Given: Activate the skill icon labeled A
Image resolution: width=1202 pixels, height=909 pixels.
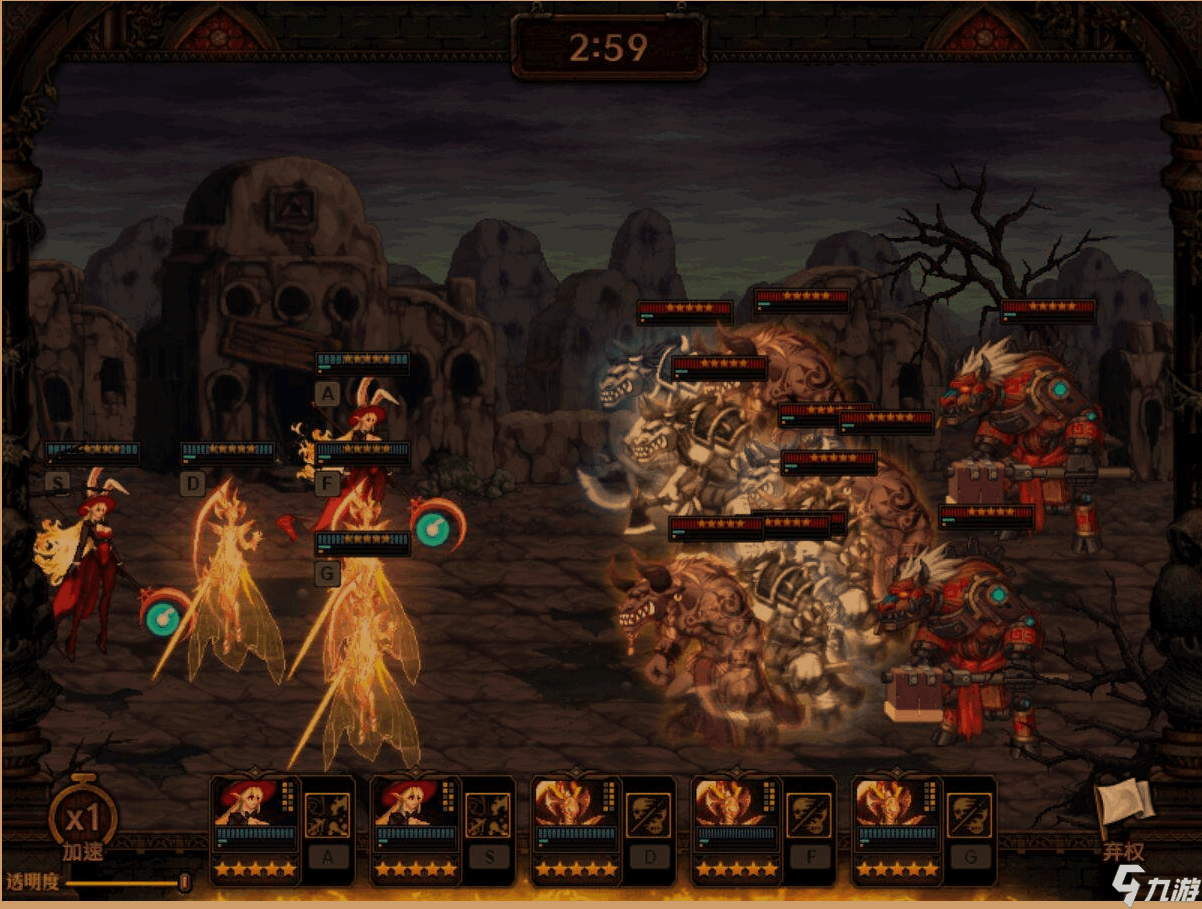Looking at the screenshot, I should 327,815.
